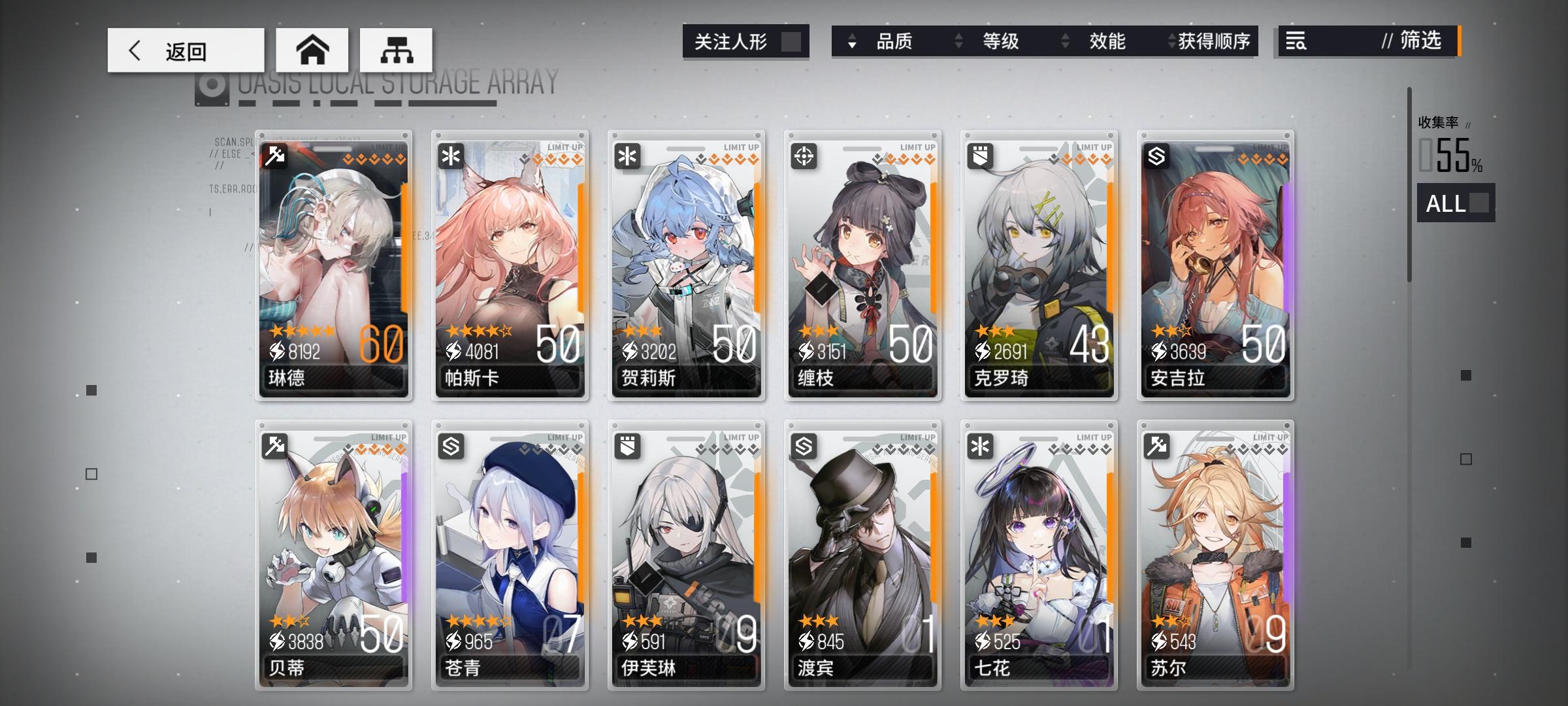Click the S-class icon on 安吉拉's card

[1156, 155]
